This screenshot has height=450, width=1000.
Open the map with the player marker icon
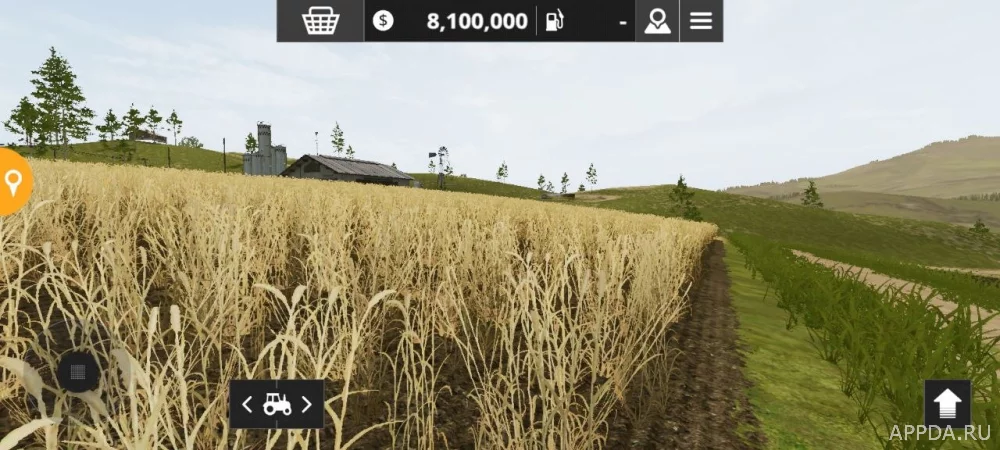tap(657, 21)
